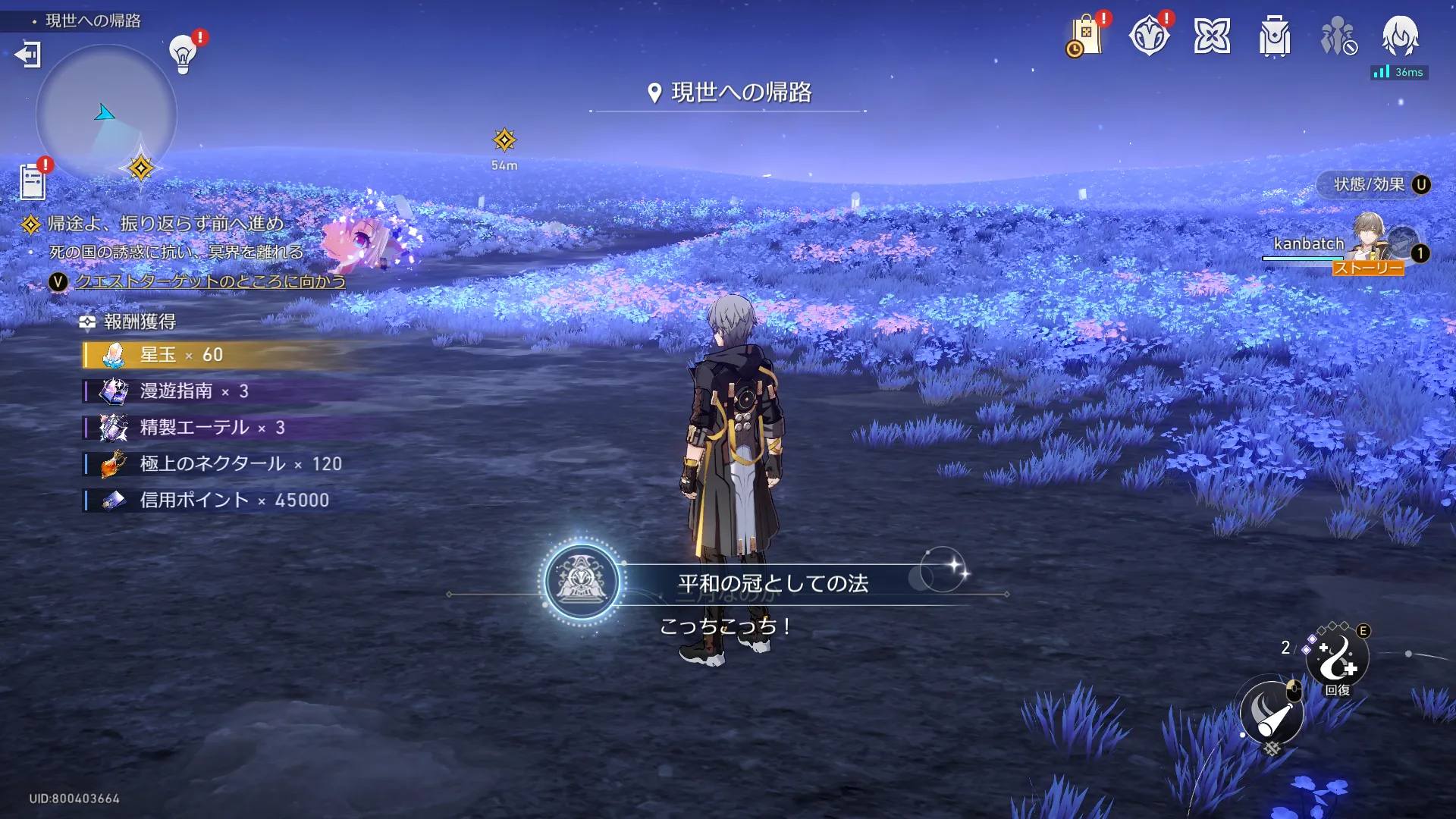Open the shop bag icon with timer
1456x819 pixels.
coord(1085,36)
